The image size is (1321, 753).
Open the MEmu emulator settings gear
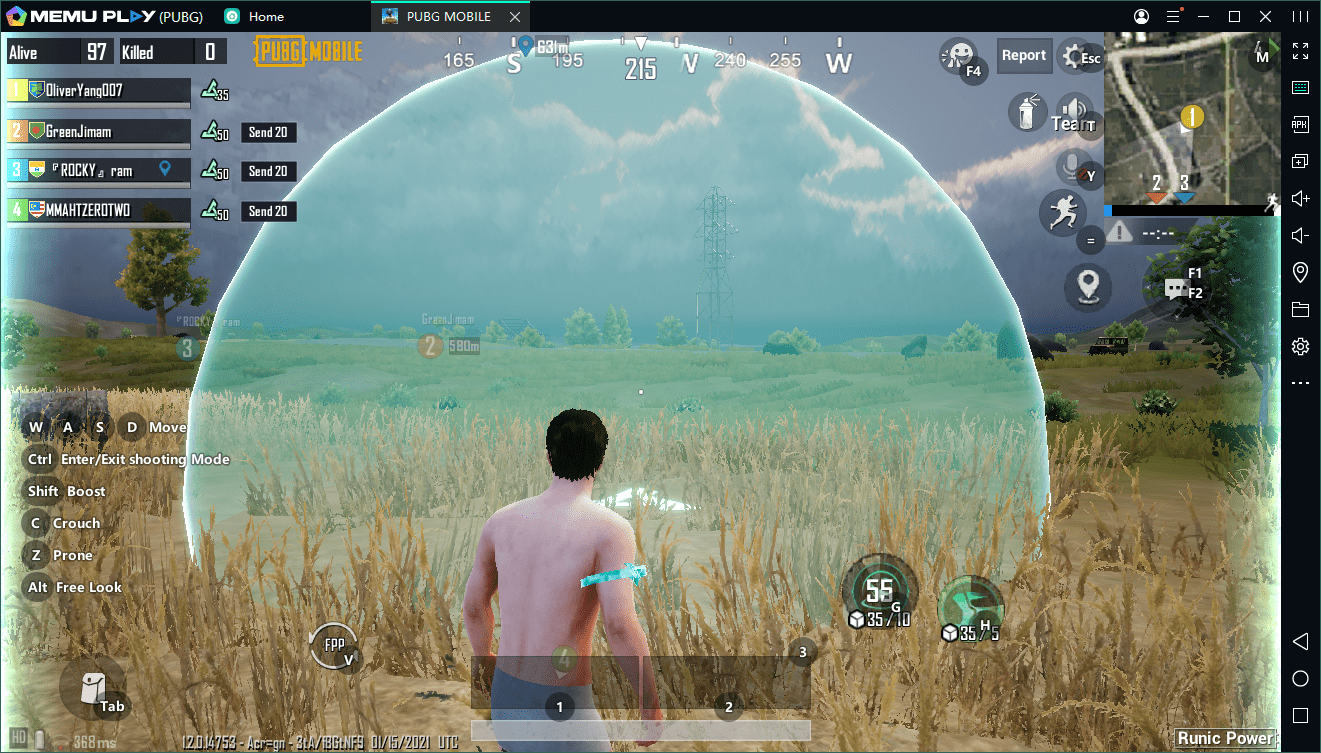point(1300,347)
